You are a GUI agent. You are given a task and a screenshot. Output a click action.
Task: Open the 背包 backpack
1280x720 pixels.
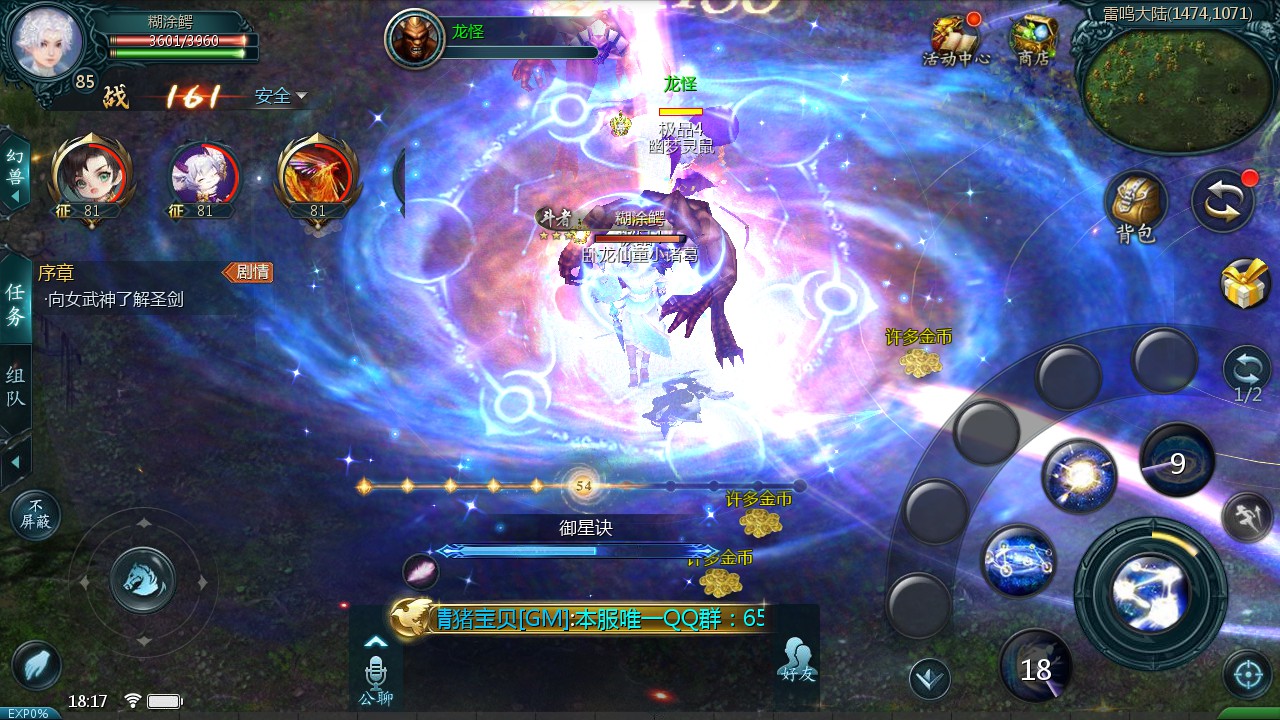pos(1135,205)
